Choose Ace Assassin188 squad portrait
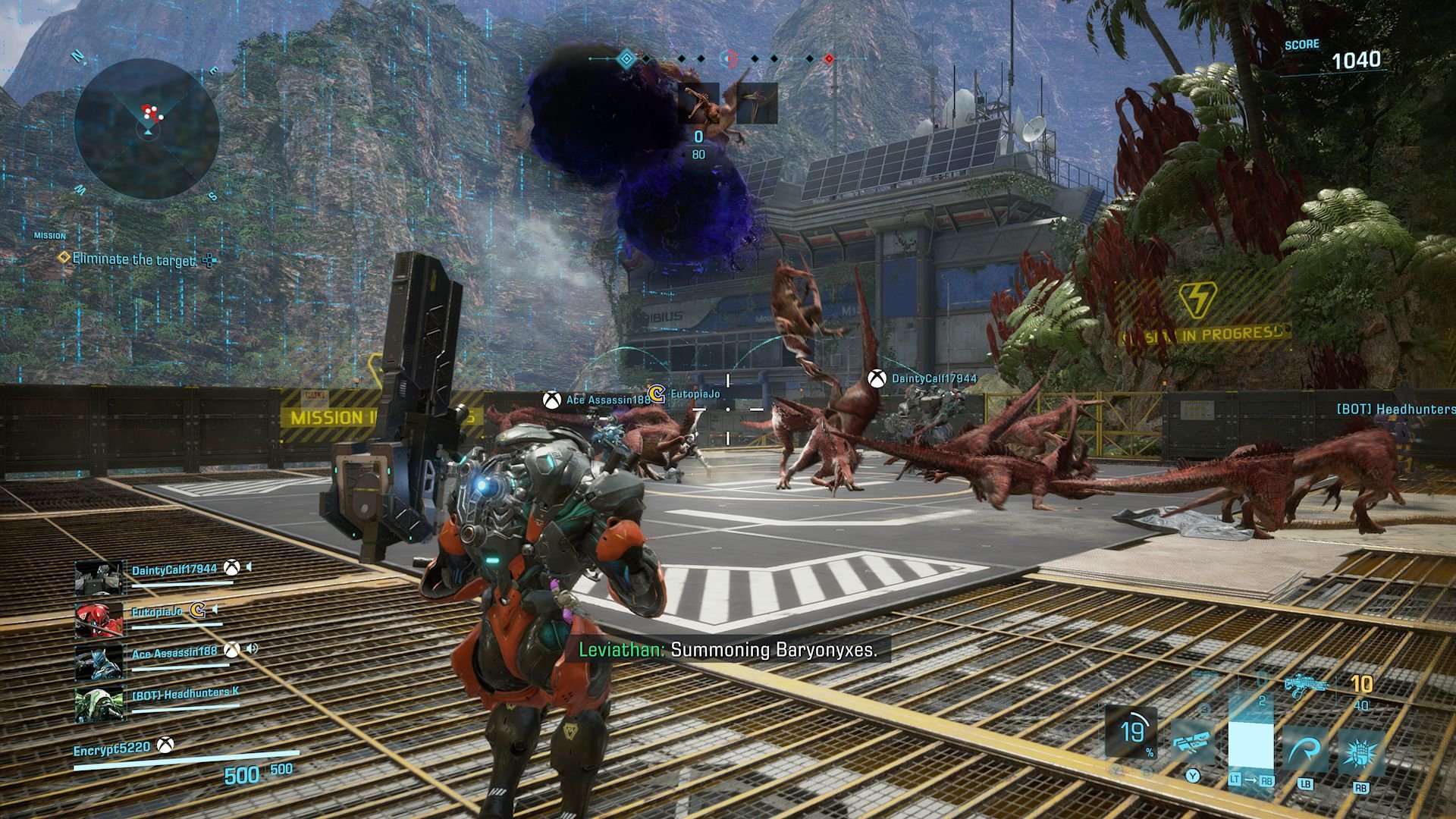The image size is (1456, 819). (99, 661)
